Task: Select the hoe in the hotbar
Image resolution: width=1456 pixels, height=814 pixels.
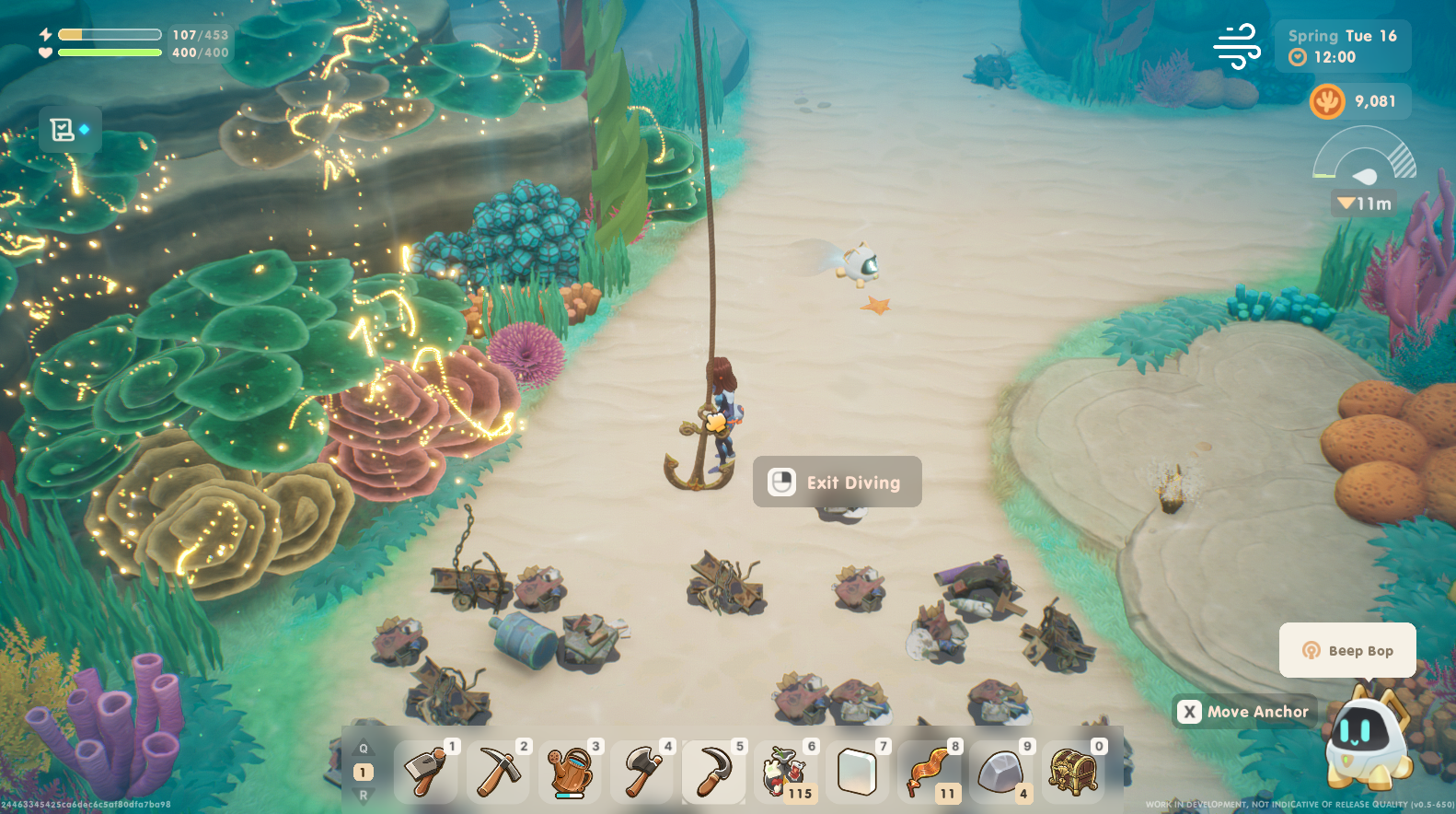Action: [426, 772]
